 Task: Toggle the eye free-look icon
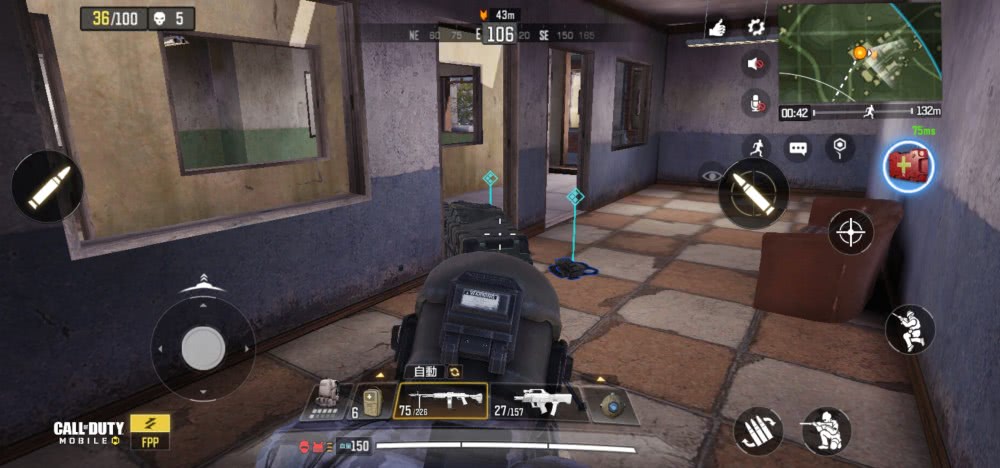[712, 174]
